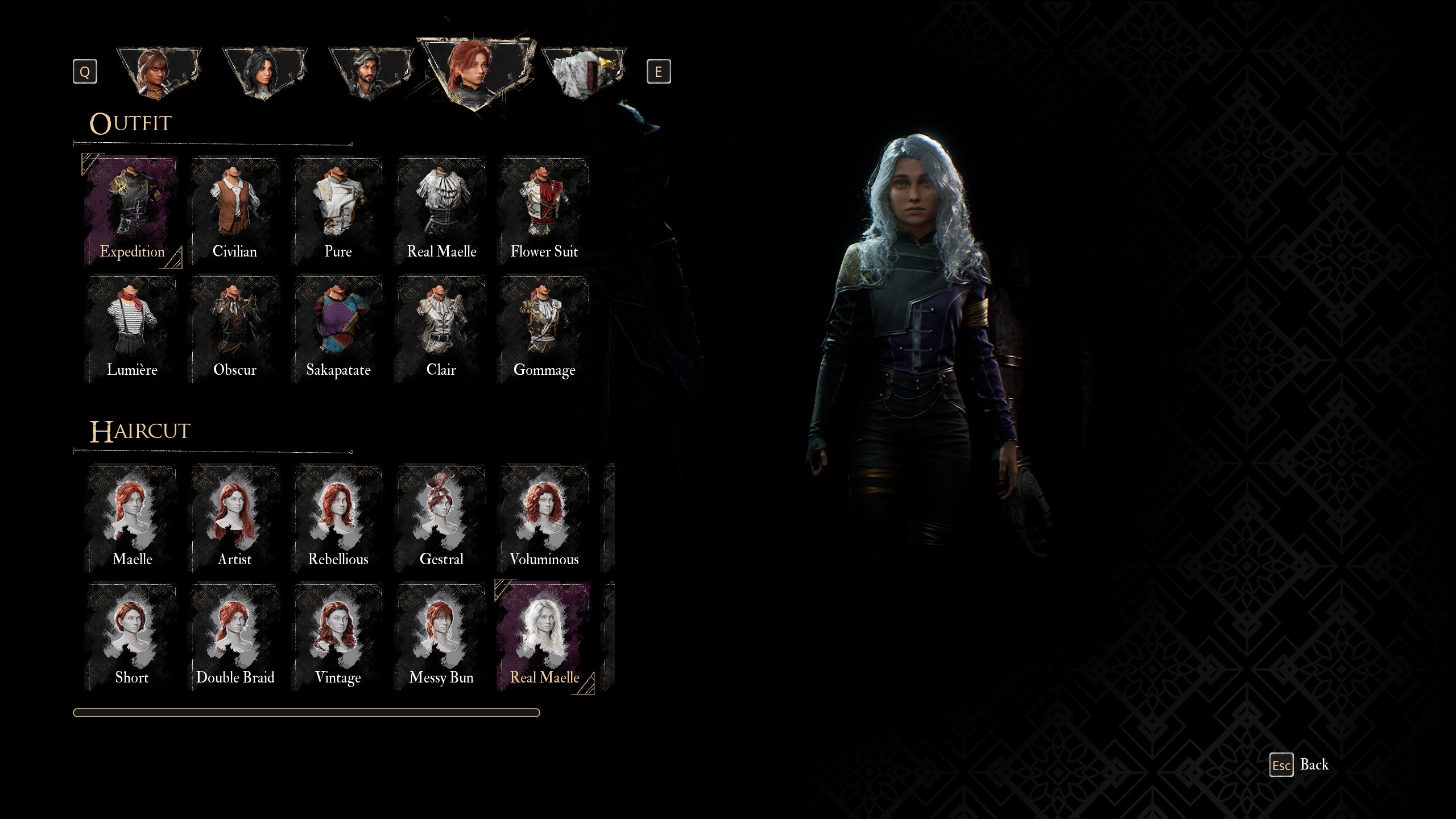Select the Gestral haircut
This screenshot has width=1456, height=819.
coord(441,519)
